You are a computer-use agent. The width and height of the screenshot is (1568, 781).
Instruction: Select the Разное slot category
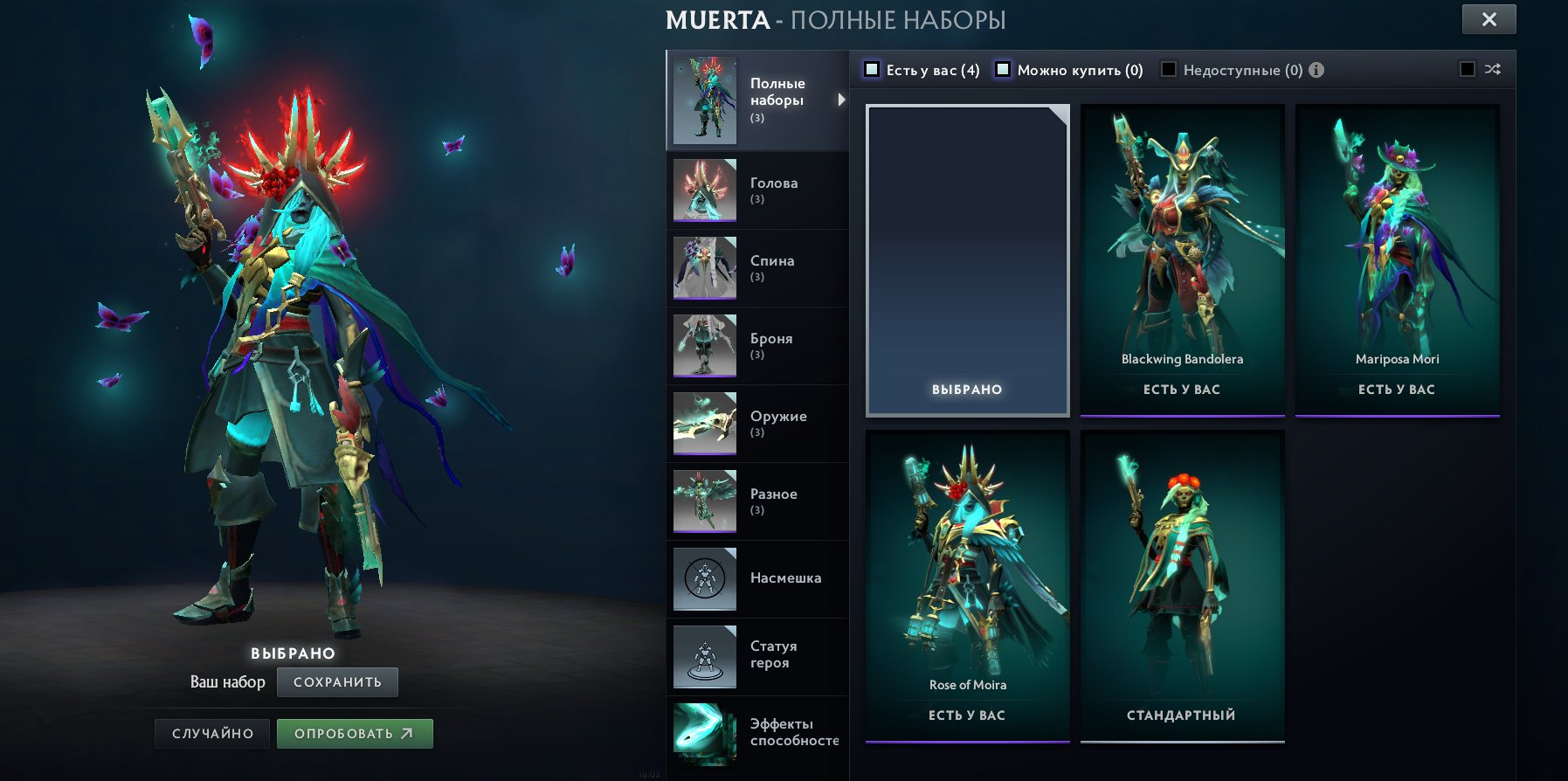(x=756, y=501)
